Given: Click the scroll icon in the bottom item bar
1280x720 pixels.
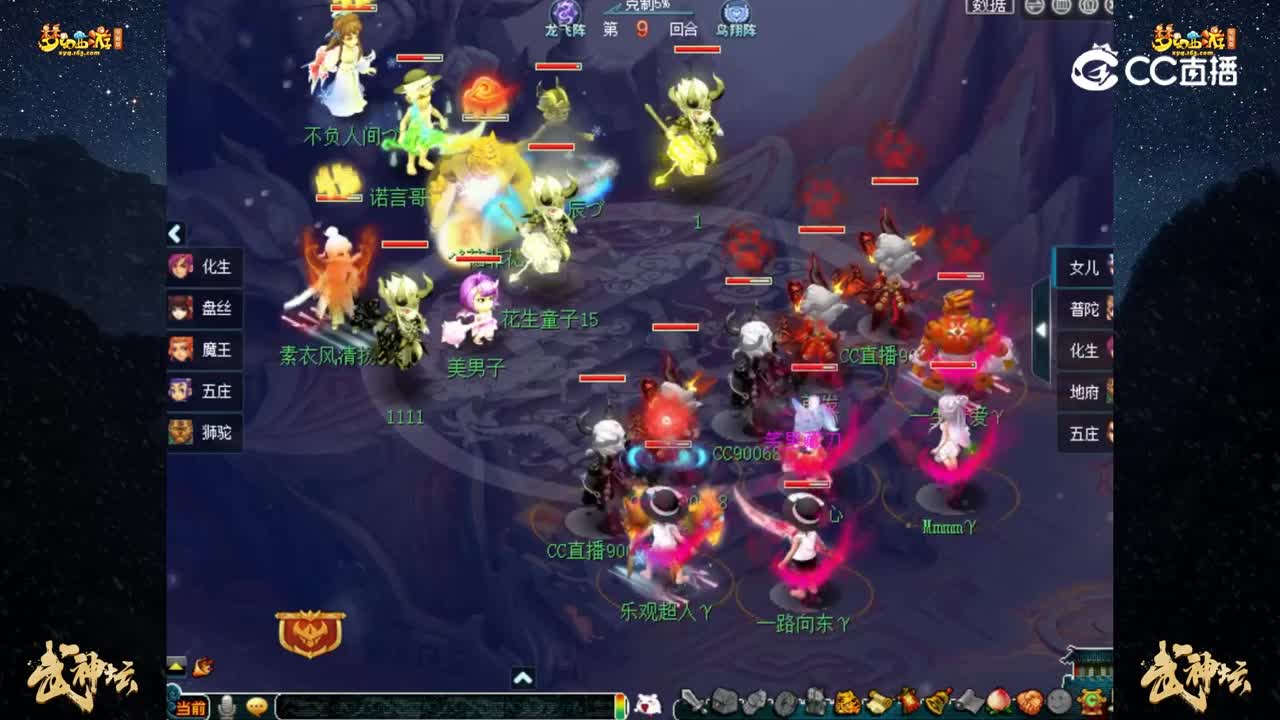Looking at the screenshot, I should click(x=875, y=705).
